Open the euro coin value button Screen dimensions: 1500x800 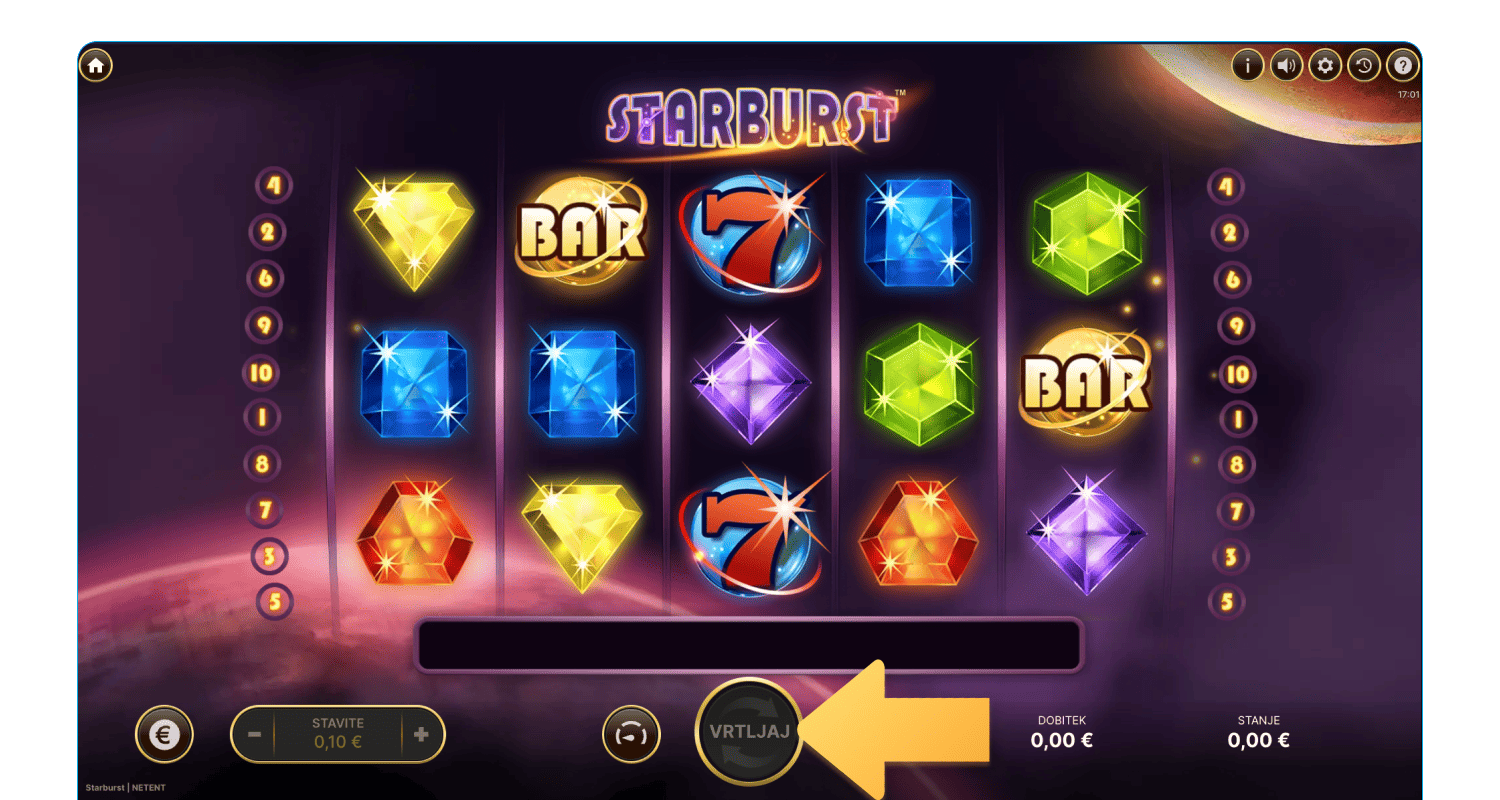click(164, 735)
